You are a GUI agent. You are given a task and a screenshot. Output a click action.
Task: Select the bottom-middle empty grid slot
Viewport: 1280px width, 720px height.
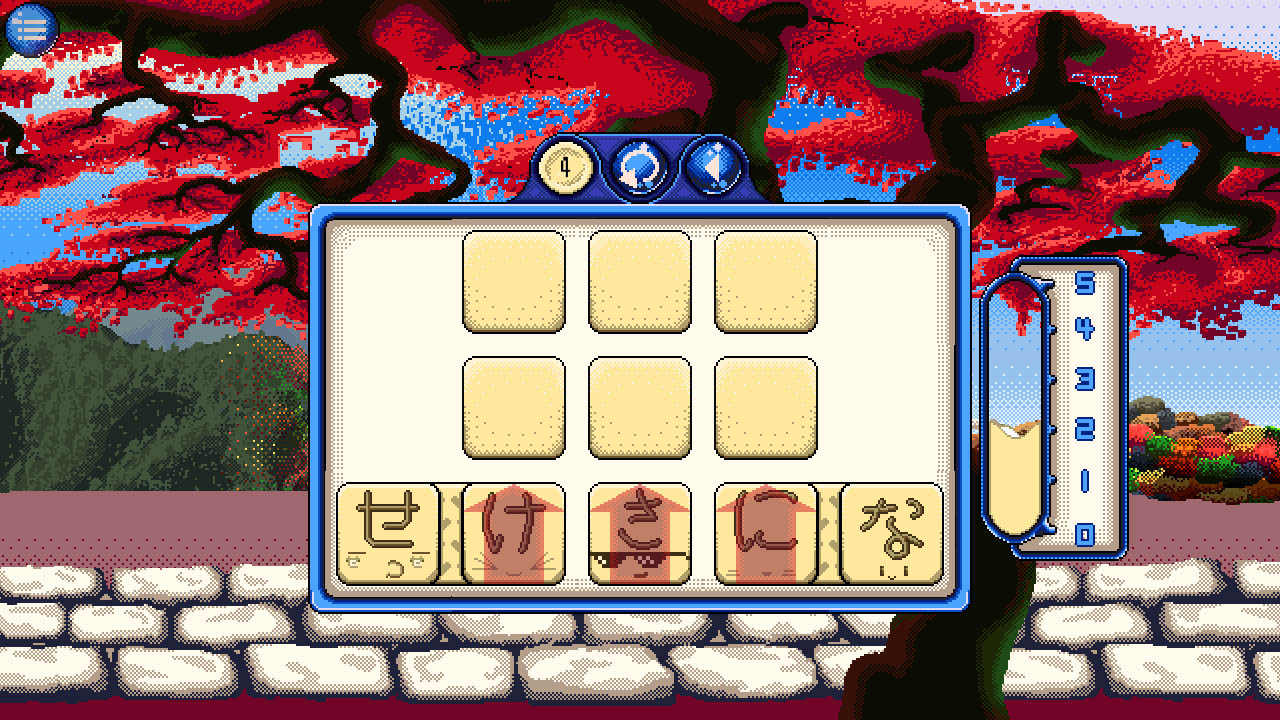(x=638, y=406)
